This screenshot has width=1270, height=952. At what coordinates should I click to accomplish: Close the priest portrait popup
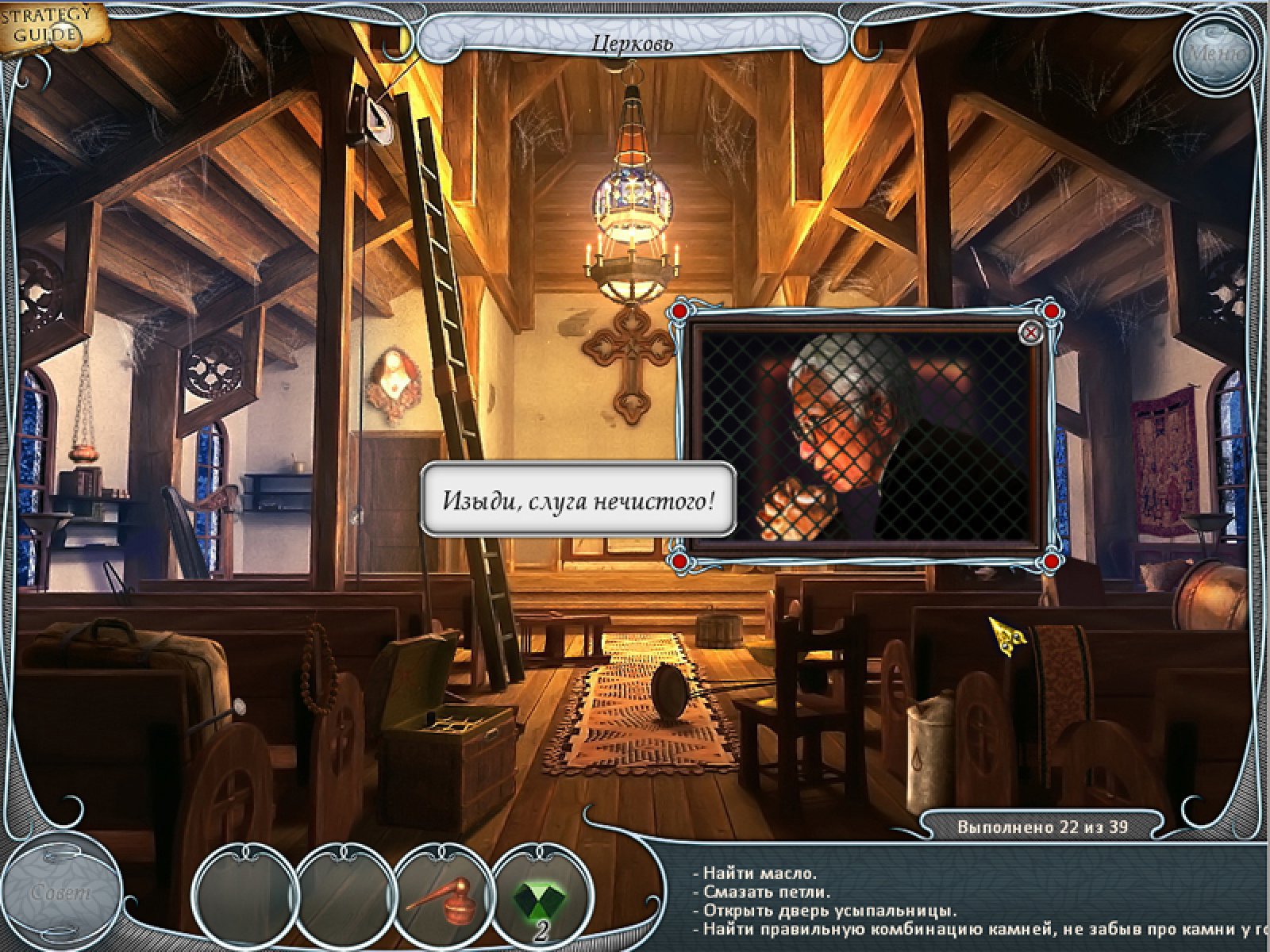[x=1030, y=333]
